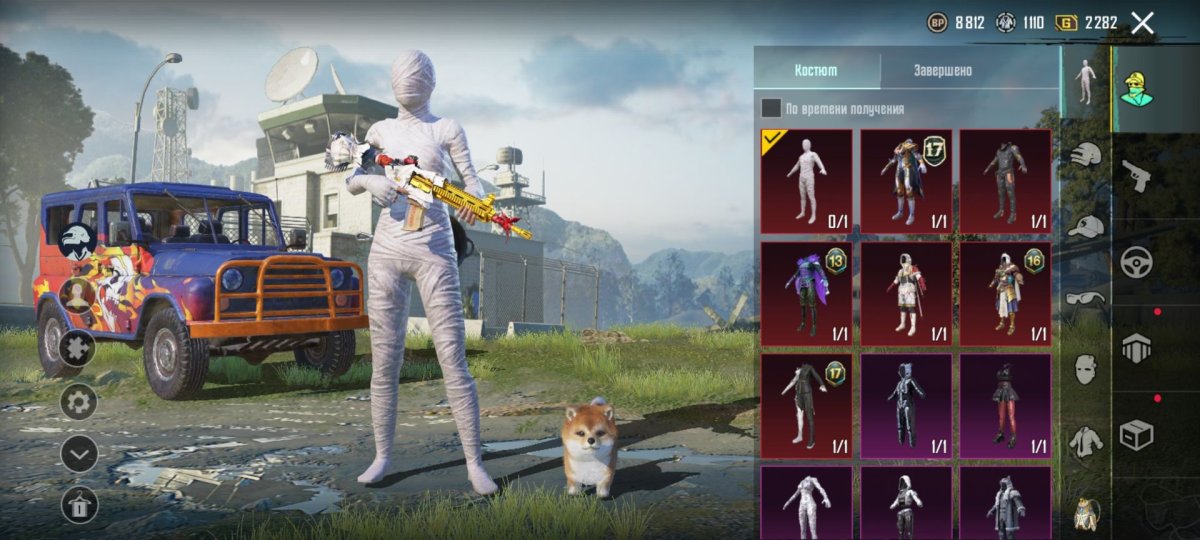Switch to the weapon skins pistol section
This screenshot has width=1200, height=540.
tap(1136, 176)
